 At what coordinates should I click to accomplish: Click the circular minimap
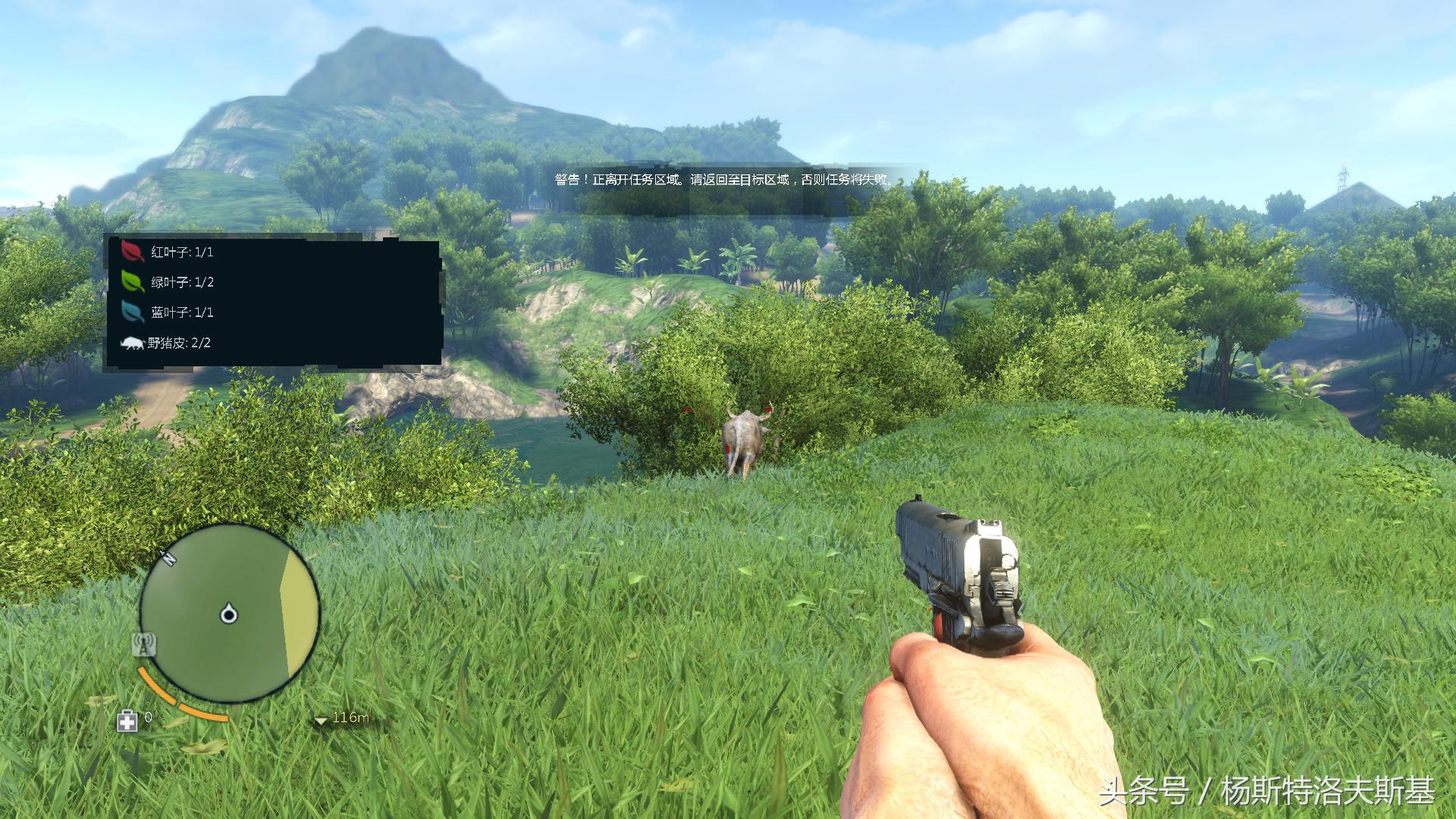coord(230,612)
